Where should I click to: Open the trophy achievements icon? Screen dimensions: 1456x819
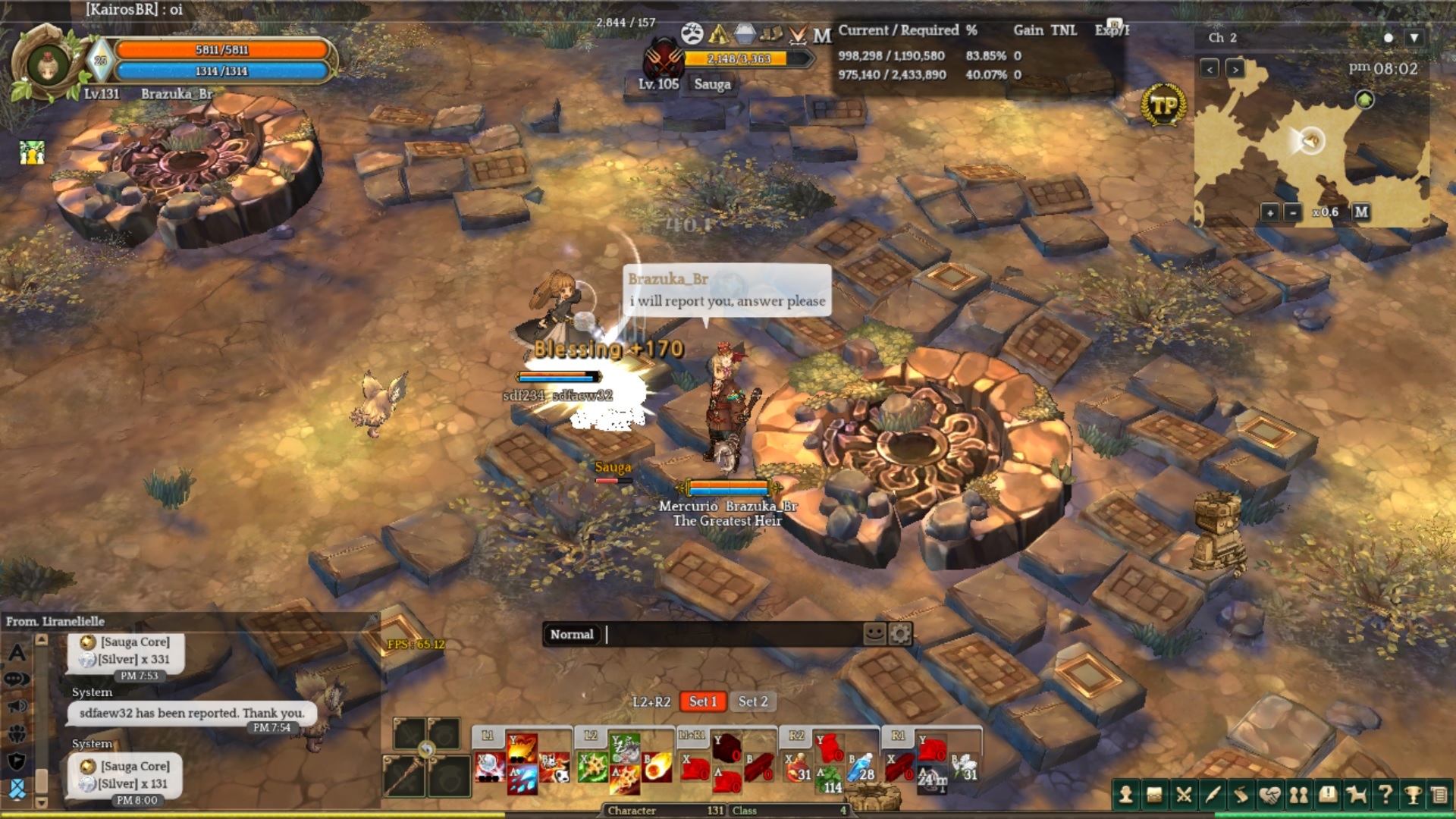tap(1413, 795)
